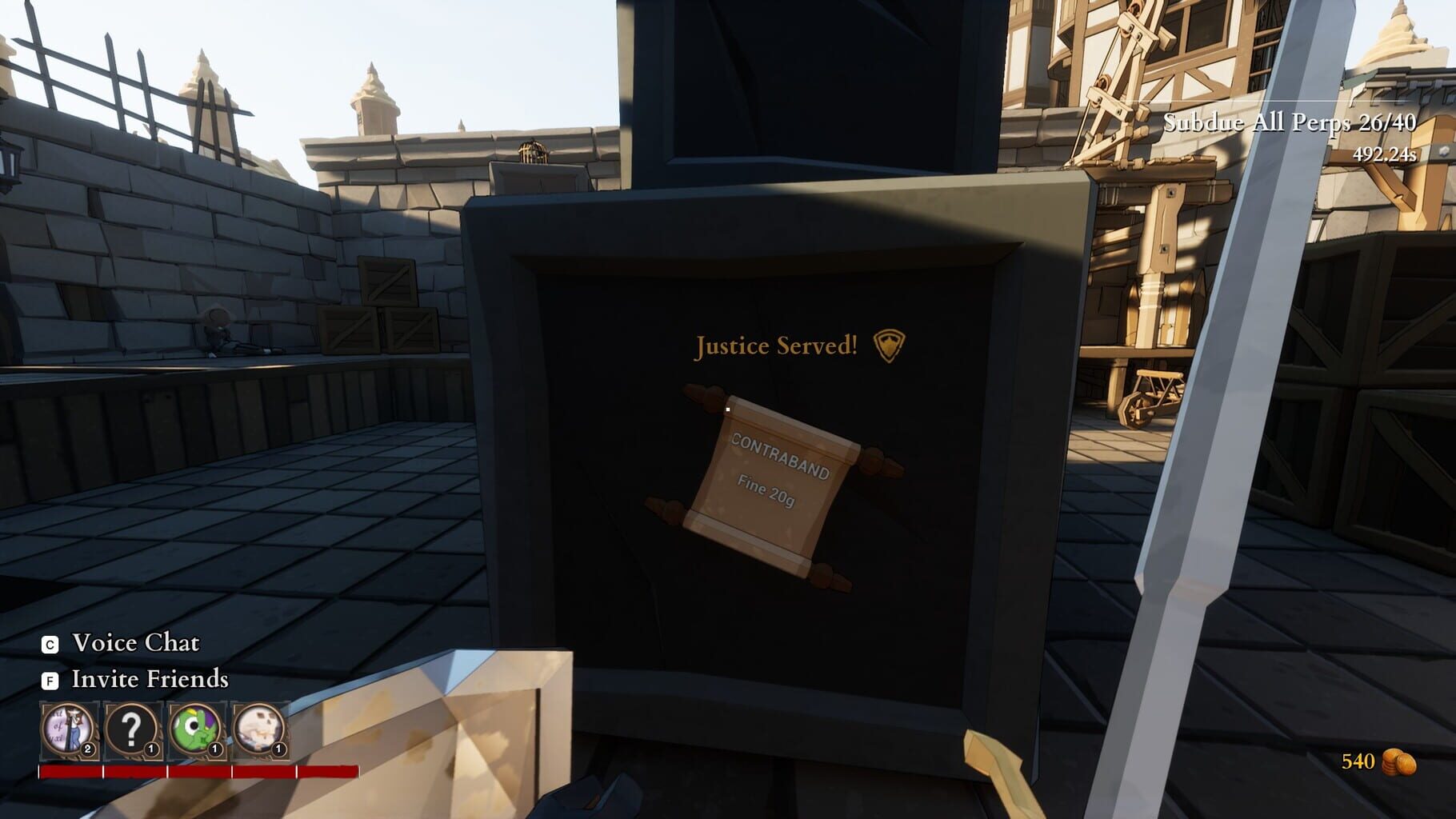Click the 492.24s mission timer
The image size is (1456, 819).
tap(1383, 152)
